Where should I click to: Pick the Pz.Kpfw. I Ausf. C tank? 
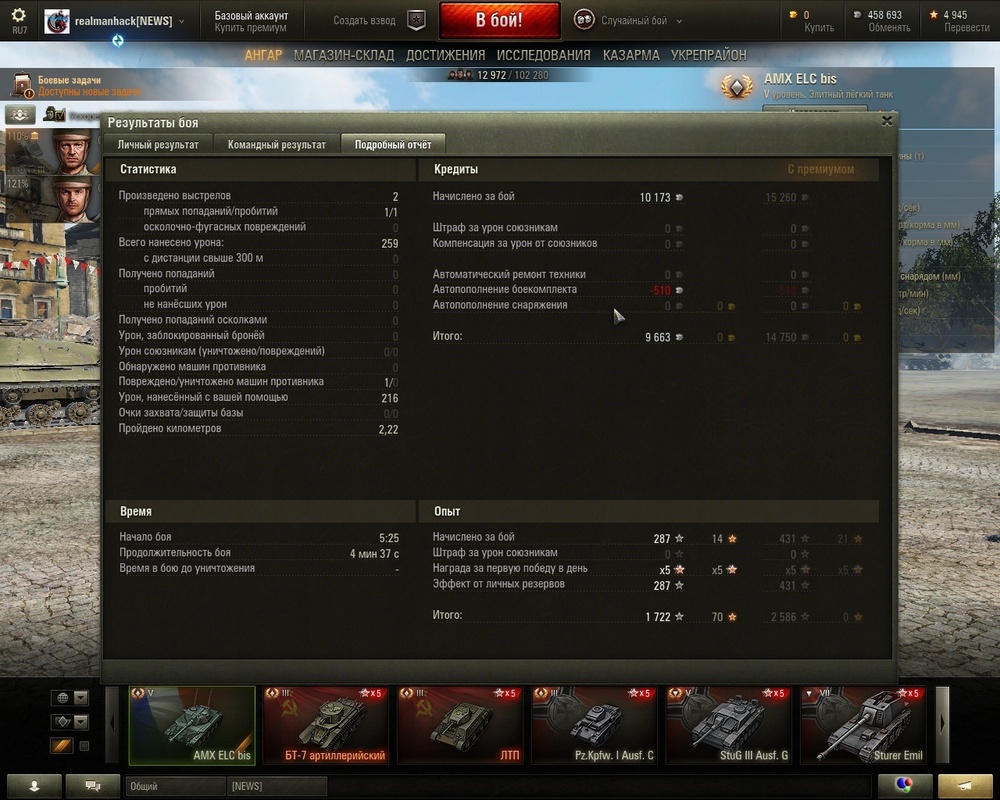tap(594, 725)
